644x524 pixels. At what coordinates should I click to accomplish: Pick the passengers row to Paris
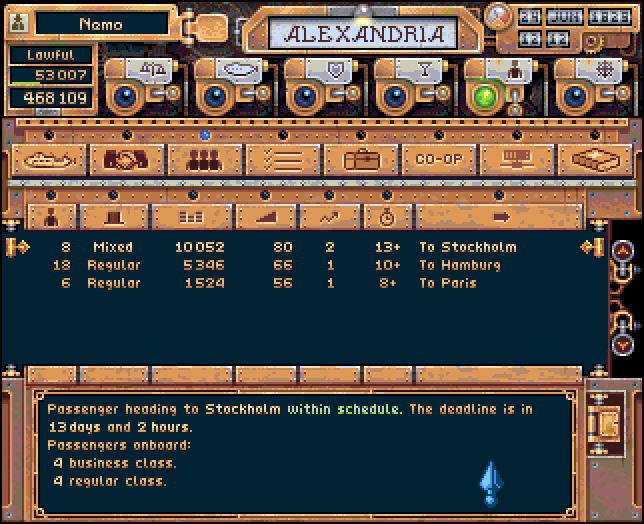pyautogui.click(x=300, y=283)
